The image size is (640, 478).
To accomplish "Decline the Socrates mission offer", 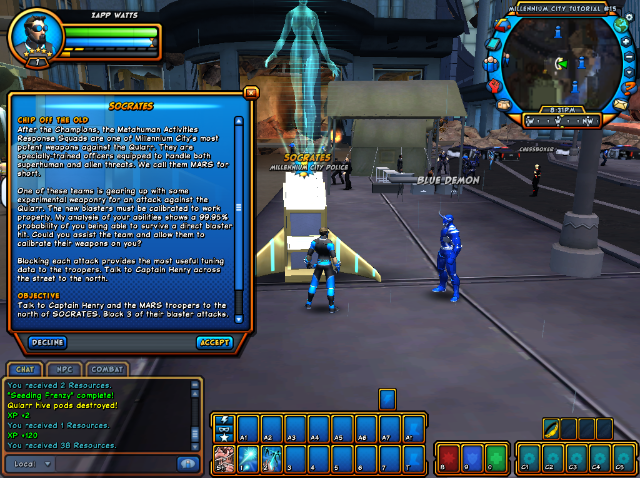I will pos(48,342).
